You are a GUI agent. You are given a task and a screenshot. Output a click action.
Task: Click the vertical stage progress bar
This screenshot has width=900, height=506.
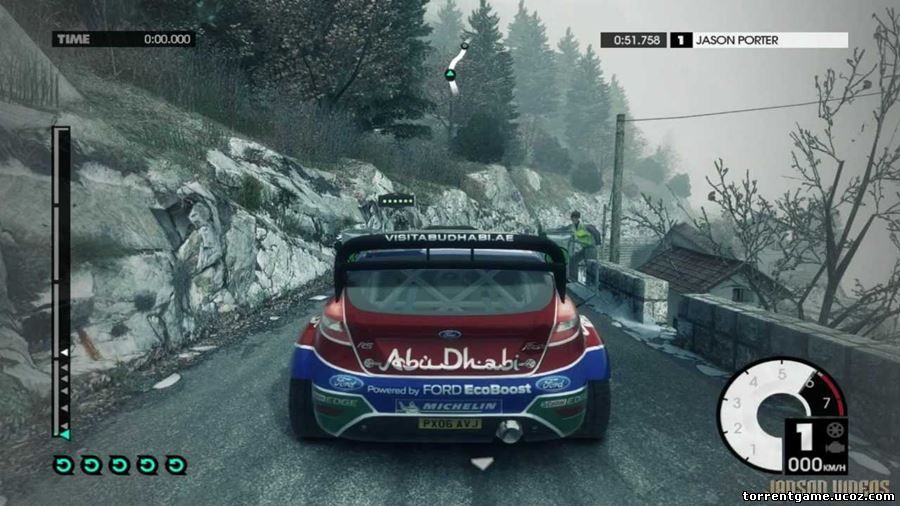click(62, 282)
